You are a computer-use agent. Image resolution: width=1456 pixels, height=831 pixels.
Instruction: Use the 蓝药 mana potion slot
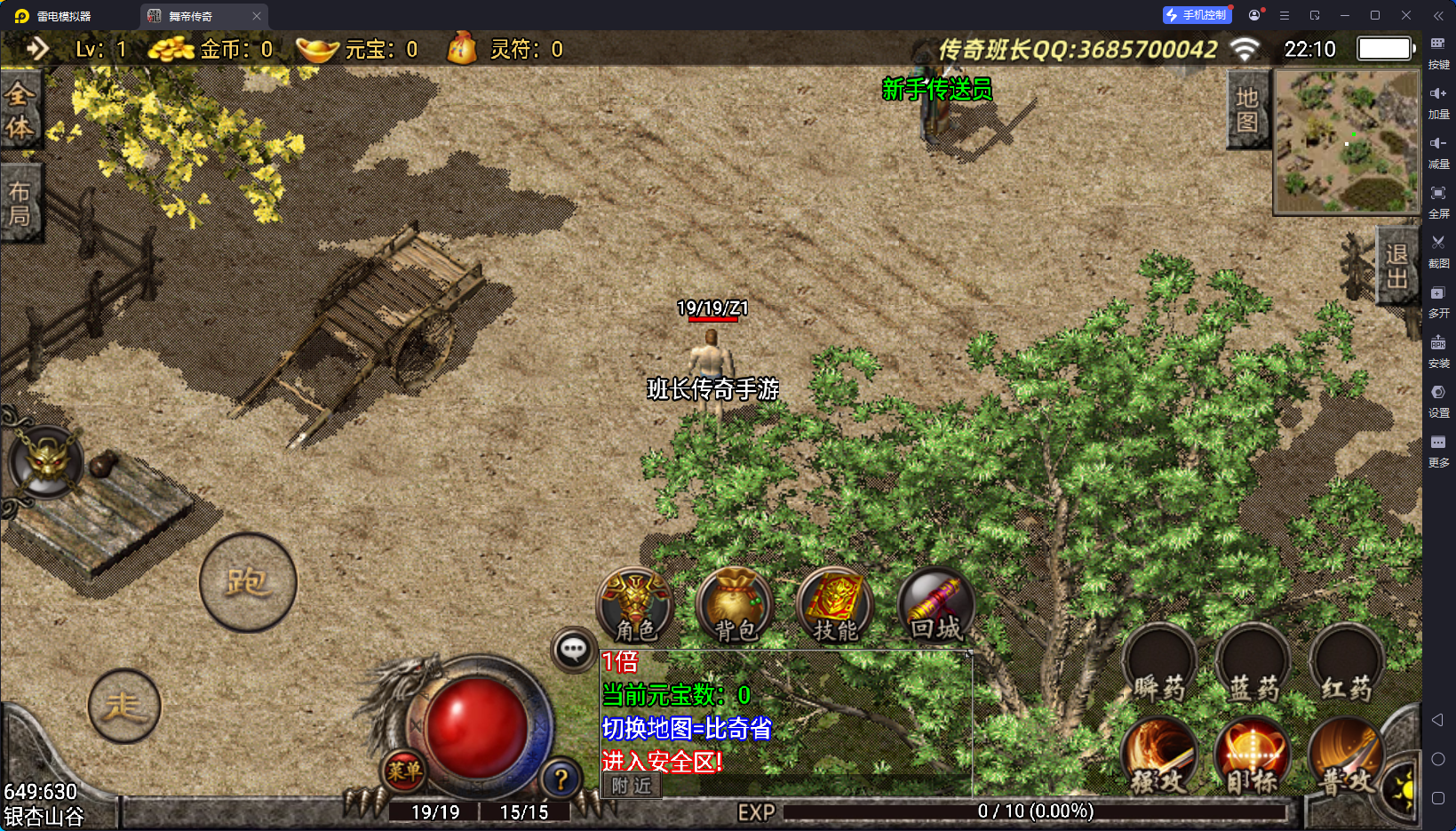point(1253,666)
